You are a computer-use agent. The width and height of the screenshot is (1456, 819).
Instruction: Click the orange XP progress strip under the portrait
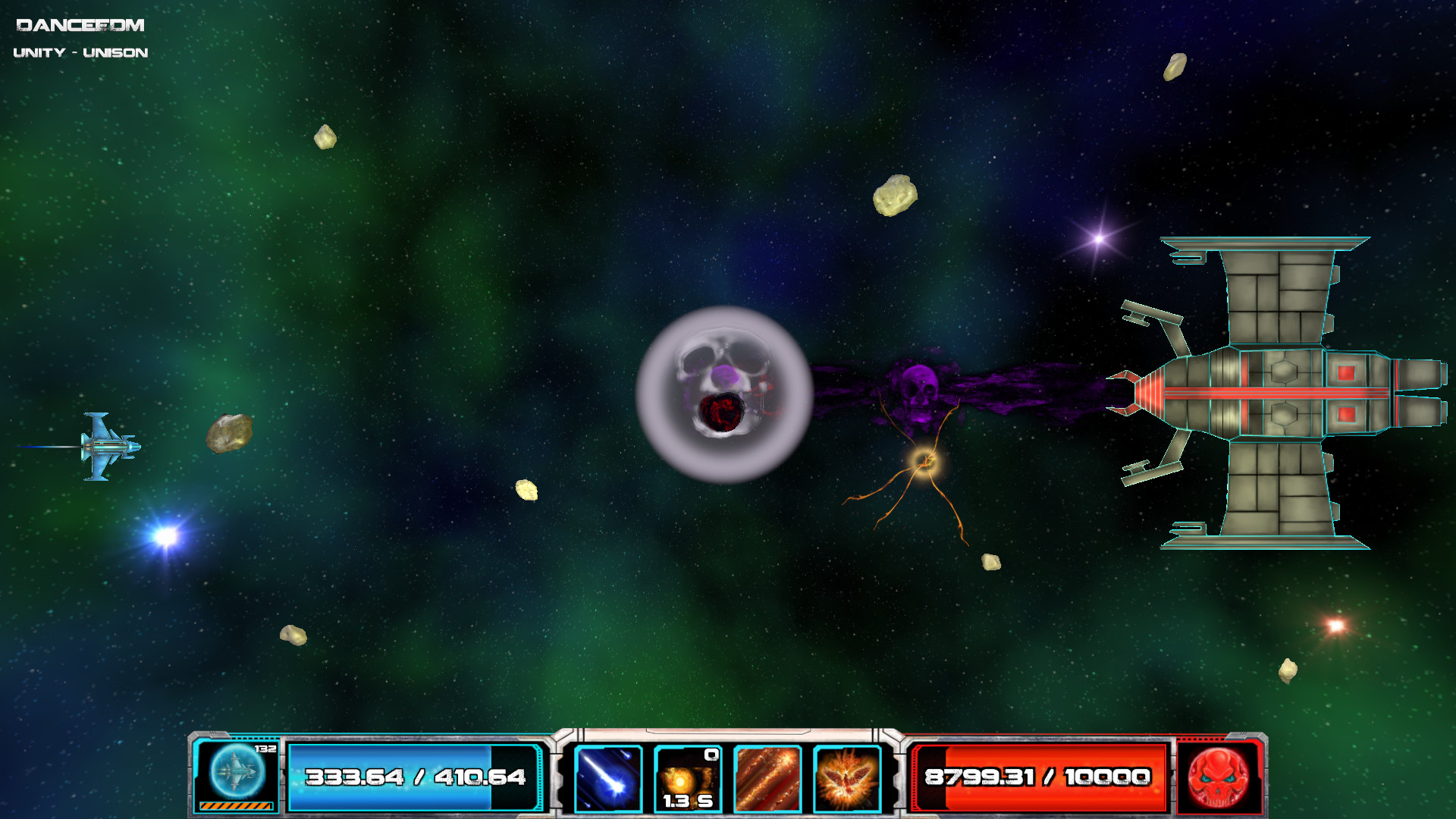(x=235, y=806)
